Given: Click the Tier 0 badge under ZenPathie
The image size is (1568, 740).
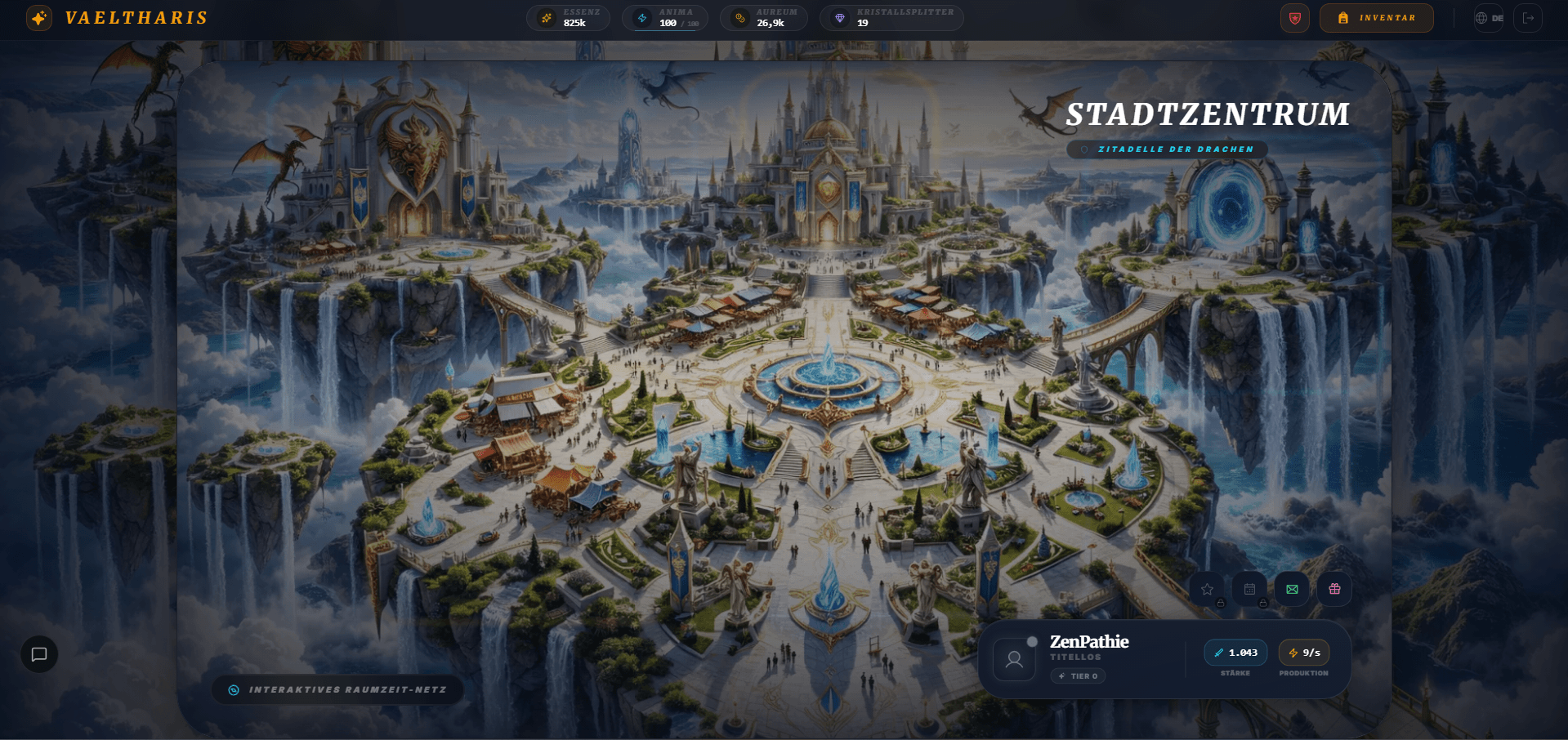Looking at the screenshot, I should 1078,675.
